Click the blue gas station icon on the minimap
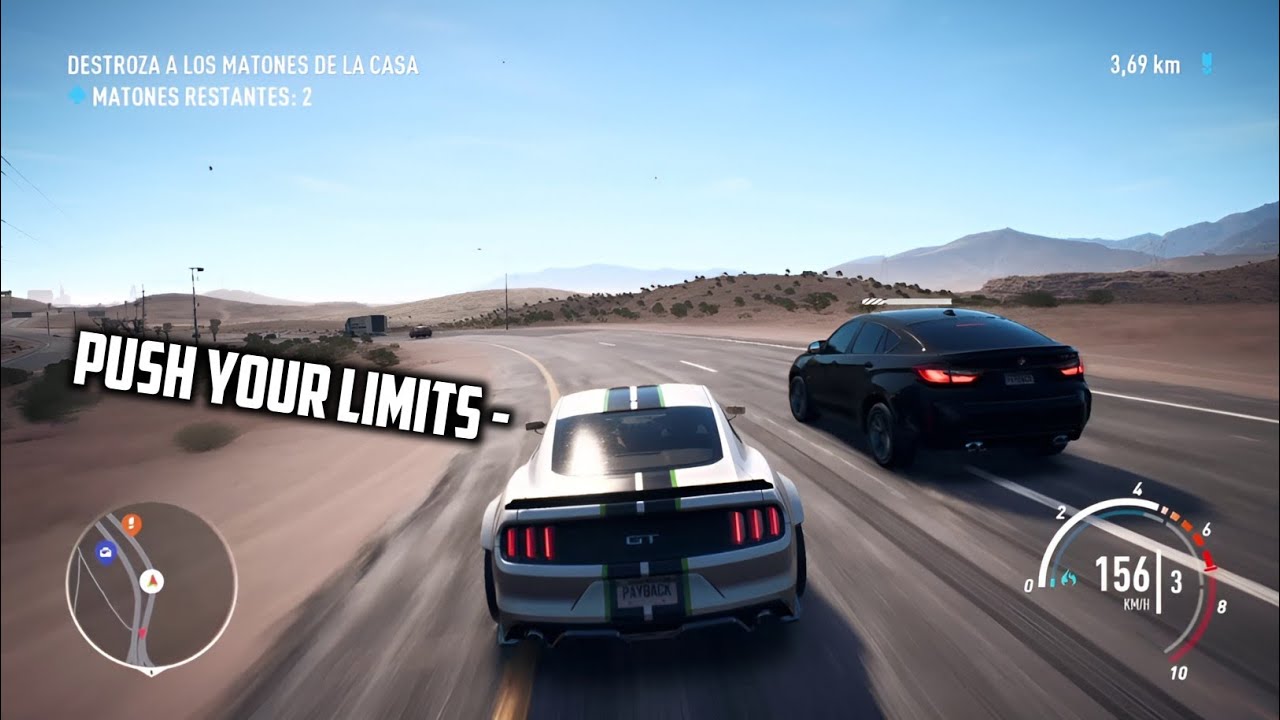The image size is (1280, 720). tap(105, 553)
